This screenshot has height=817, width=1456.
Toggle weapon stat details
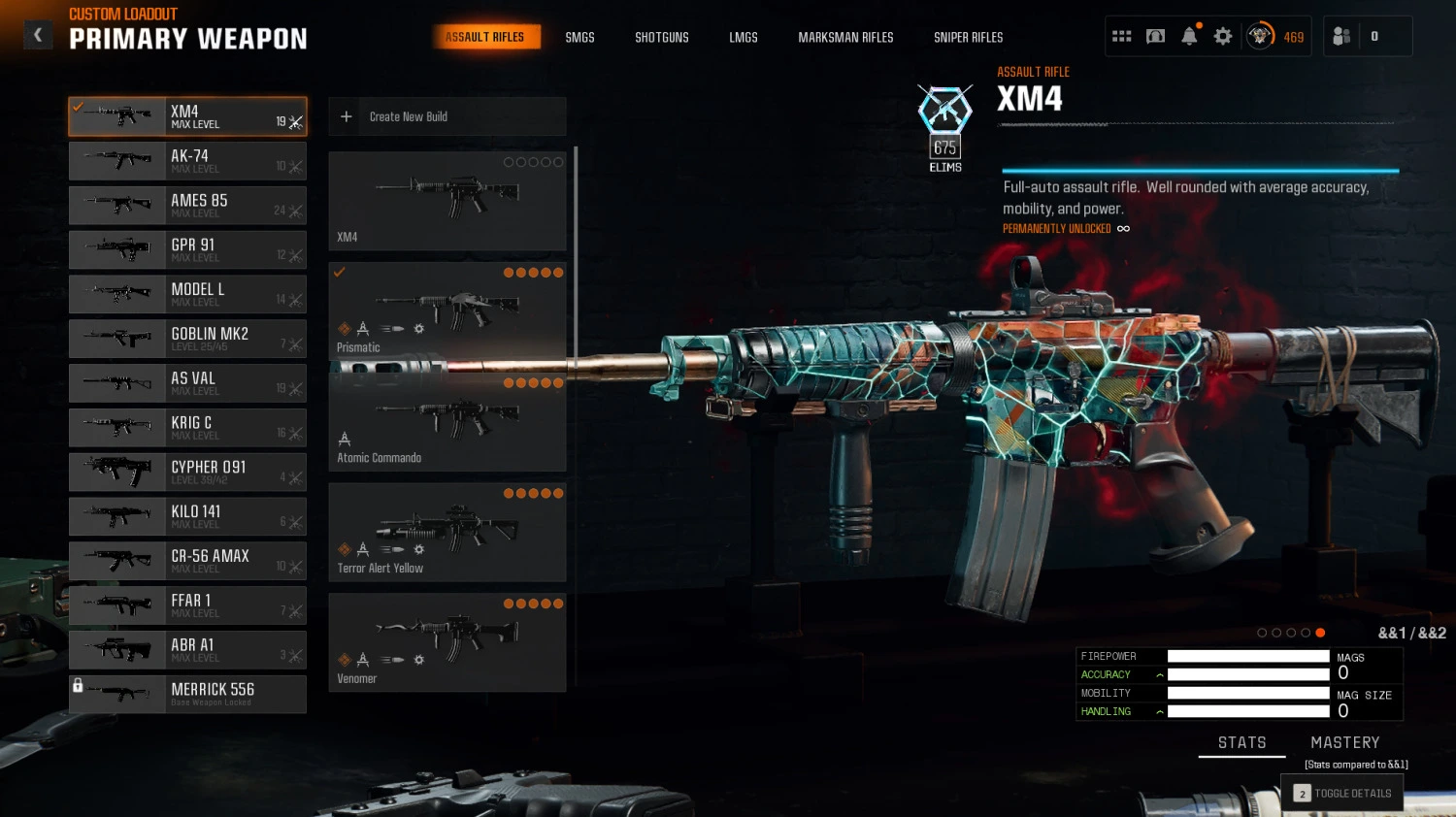1342,793
